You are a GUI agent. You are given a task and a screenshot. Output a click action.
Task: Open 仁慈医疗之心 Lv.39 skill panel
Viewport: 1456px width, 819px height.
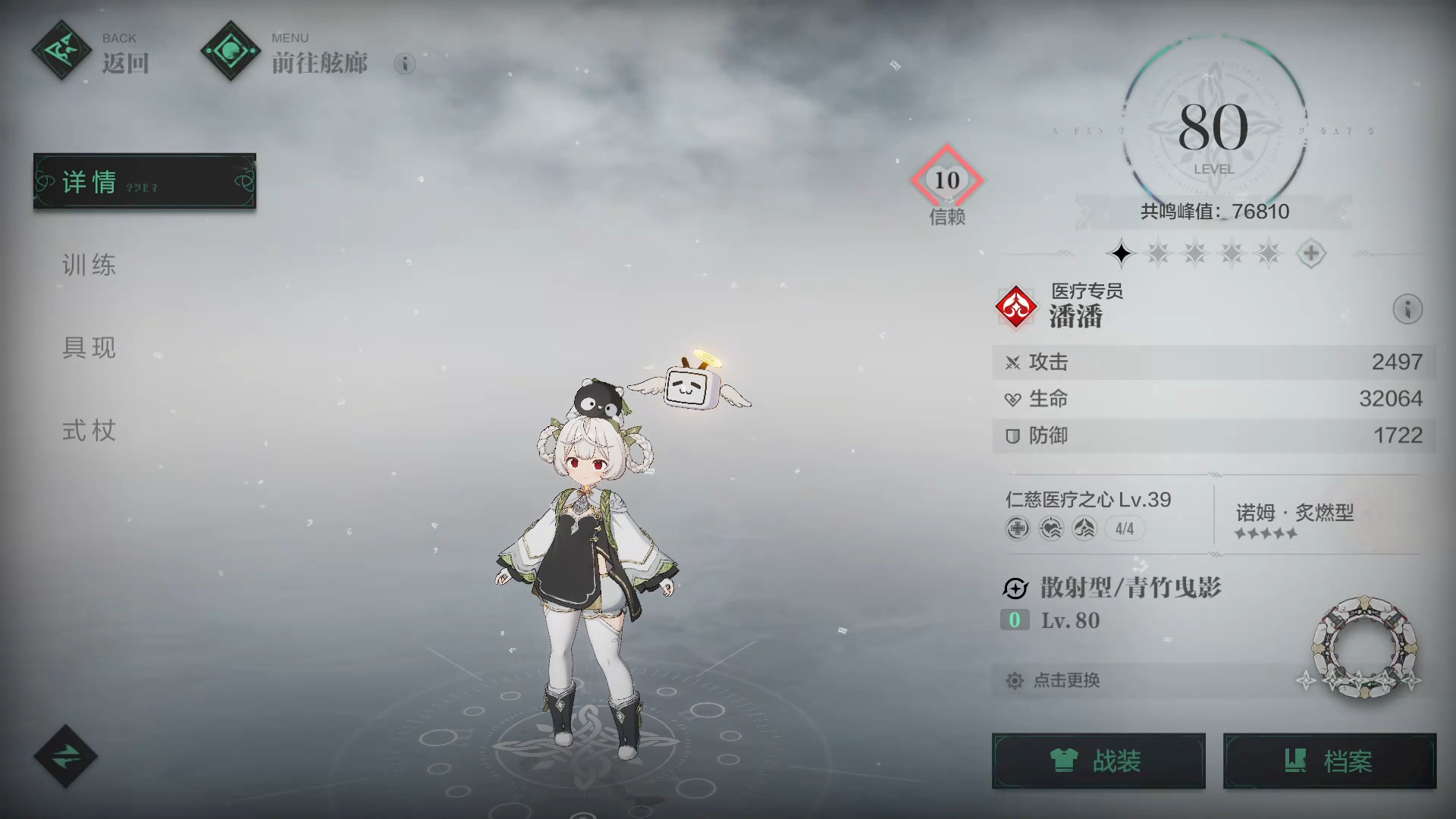pos(1089,513)
